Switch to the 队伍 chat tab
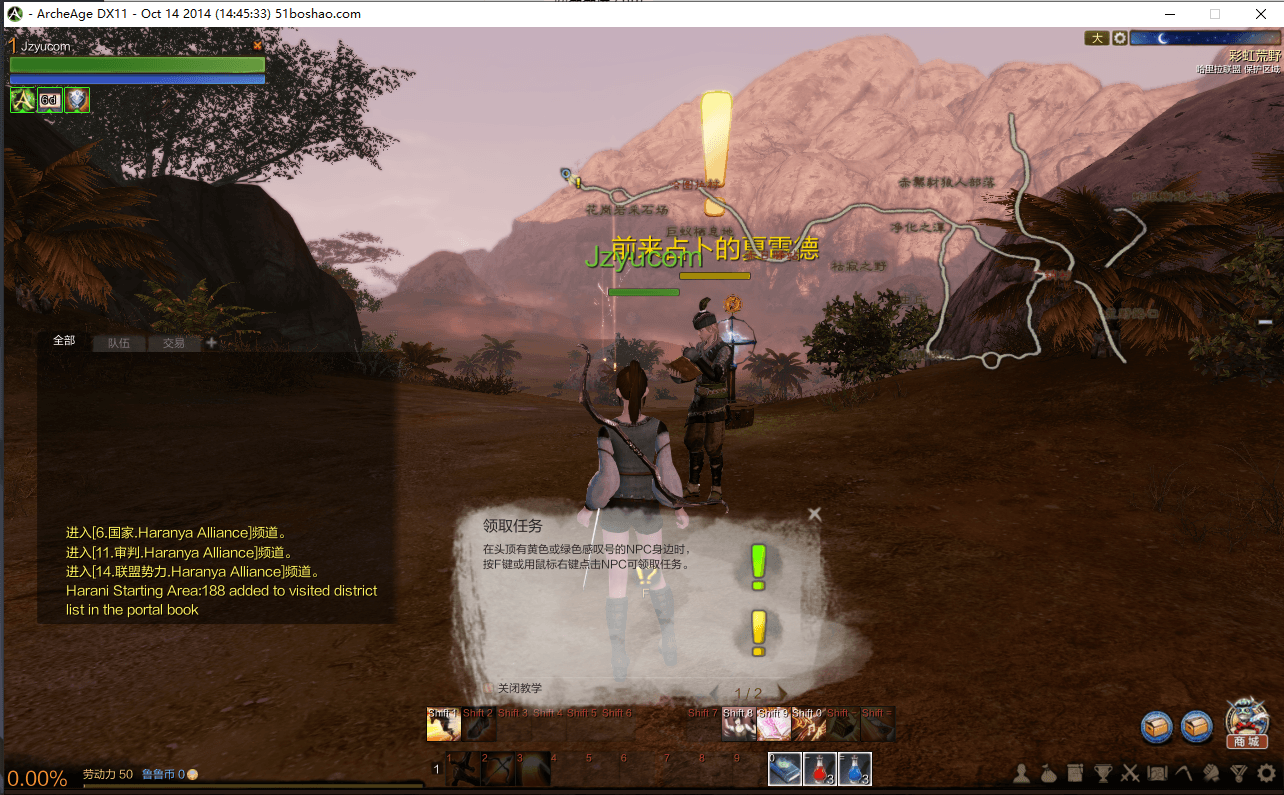1284x795 pixels. (119, 343)
